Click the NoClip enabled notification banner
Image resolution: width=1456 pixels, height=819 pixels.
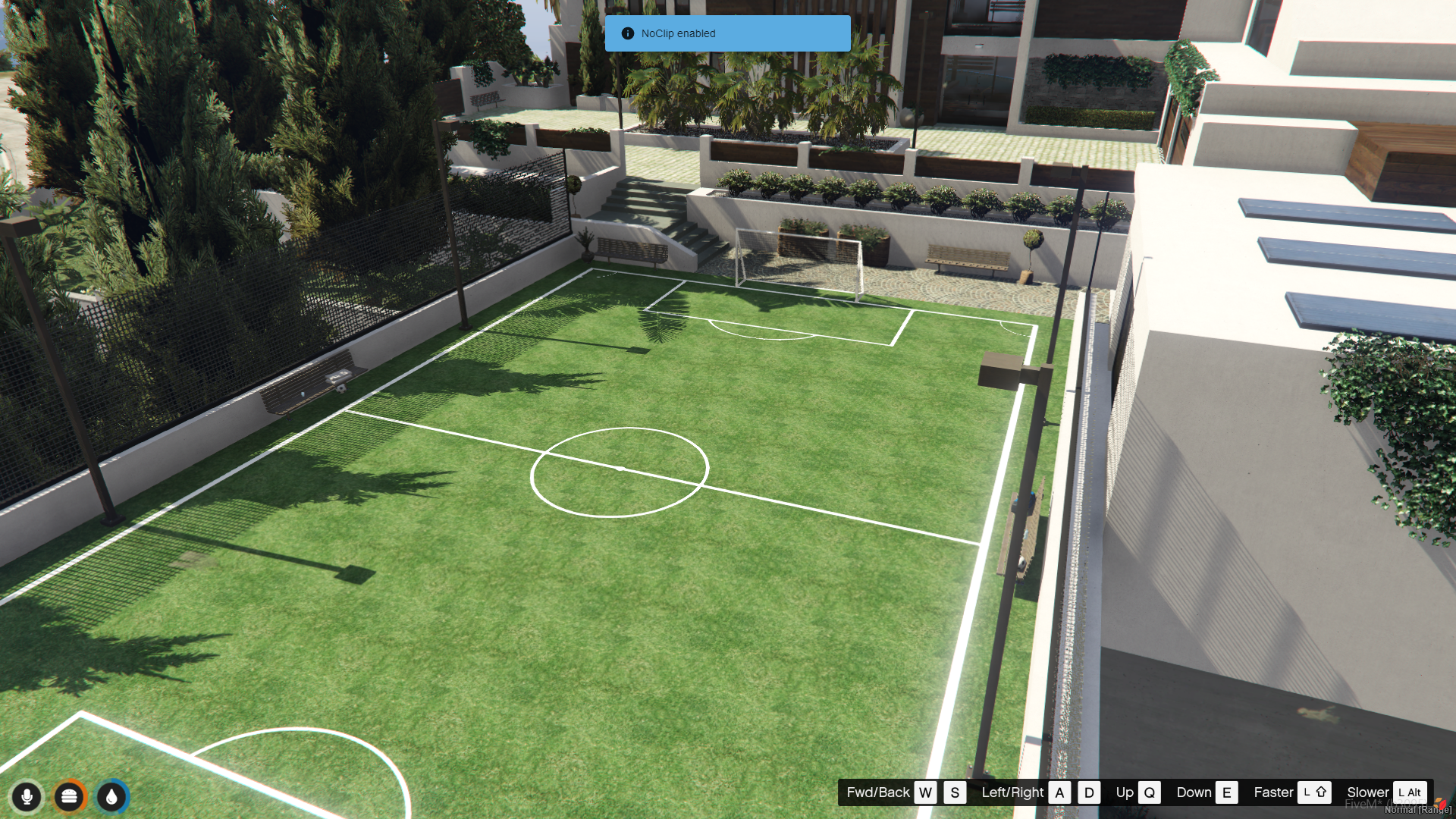coord(726,33)
